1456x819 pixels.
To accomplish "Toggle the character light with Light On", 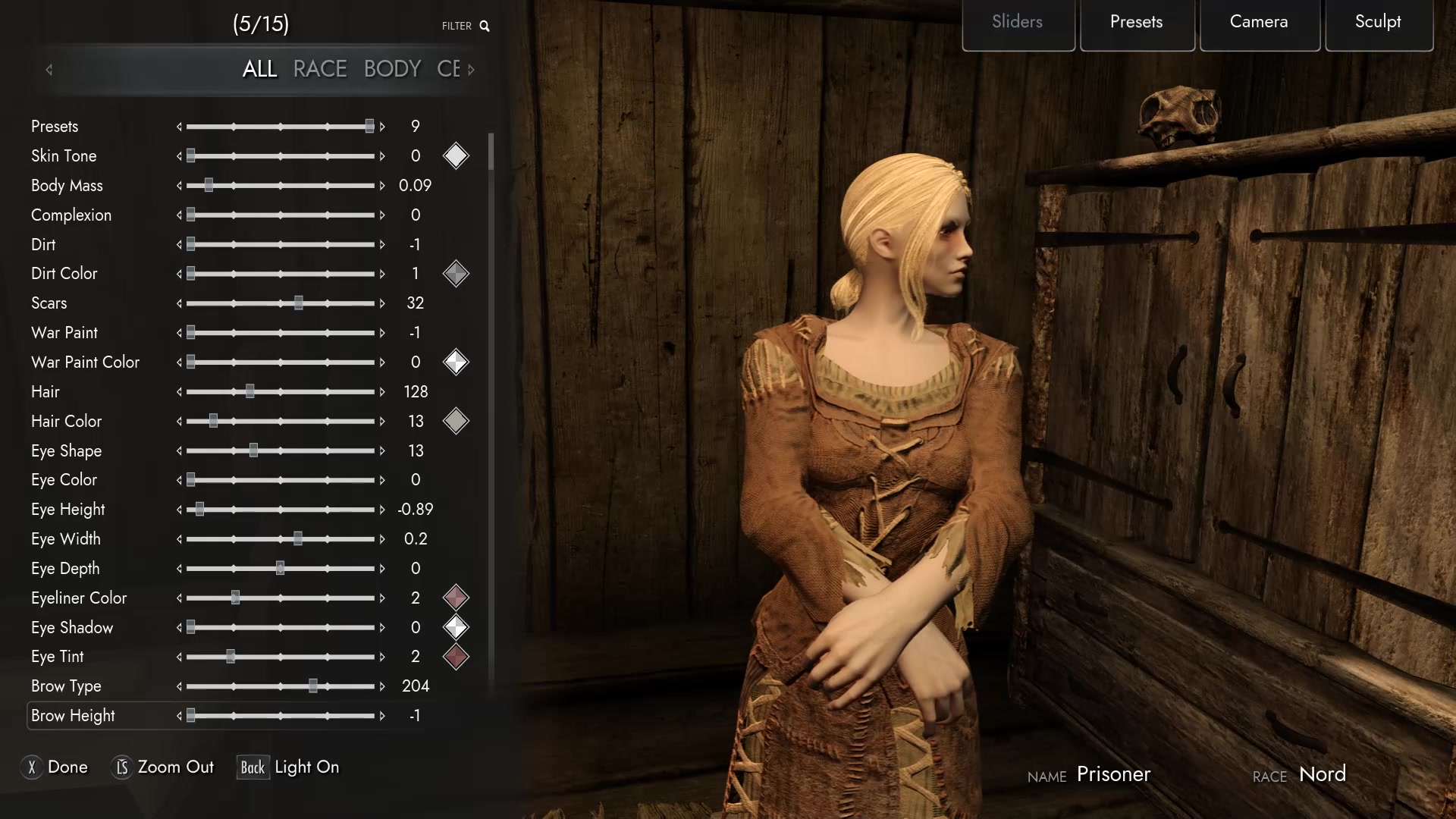I will tap(306, 767).
